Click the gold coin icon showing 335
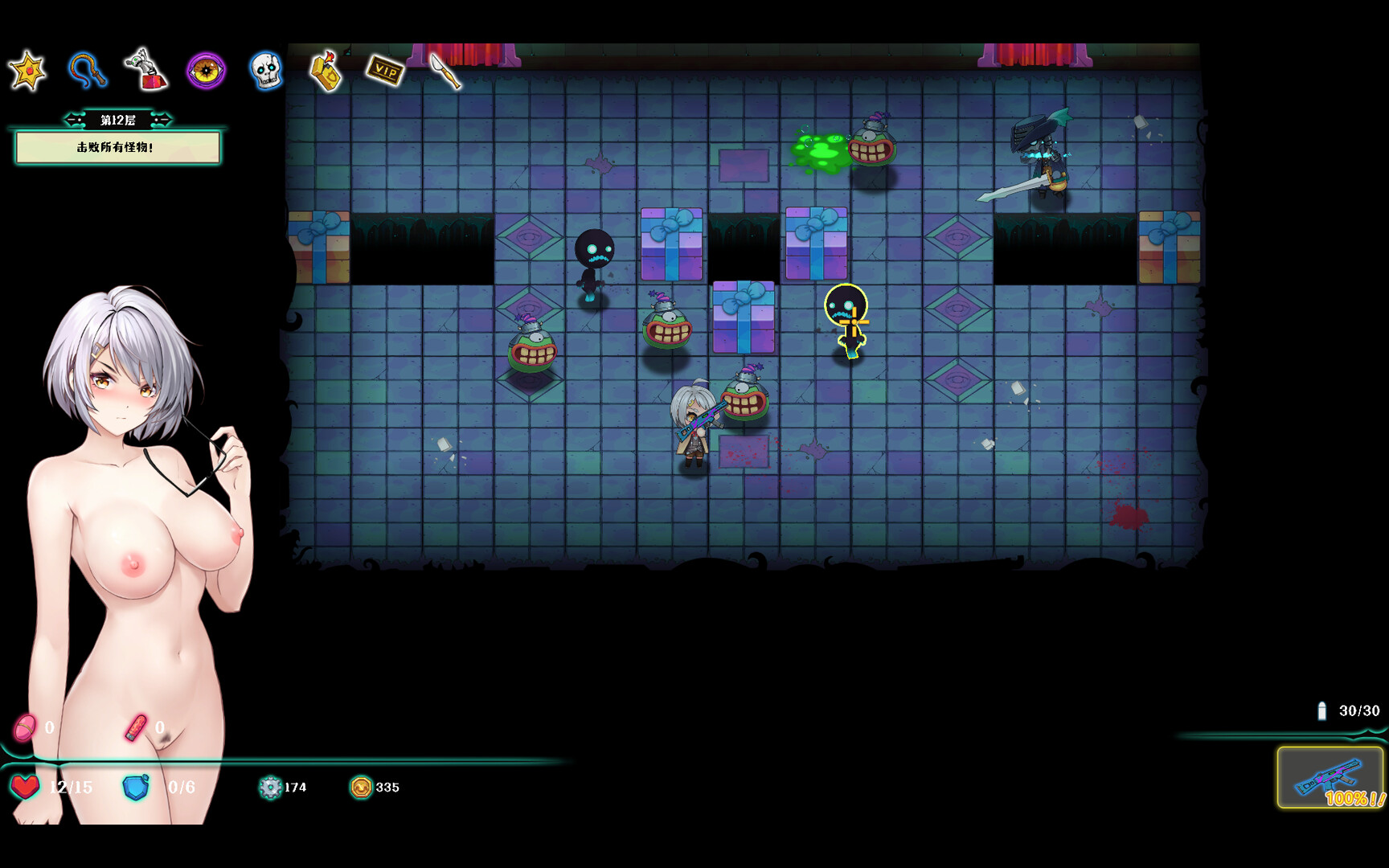Image resolution: width=1389 pixels, height=868 pixels. pos(363,788)
